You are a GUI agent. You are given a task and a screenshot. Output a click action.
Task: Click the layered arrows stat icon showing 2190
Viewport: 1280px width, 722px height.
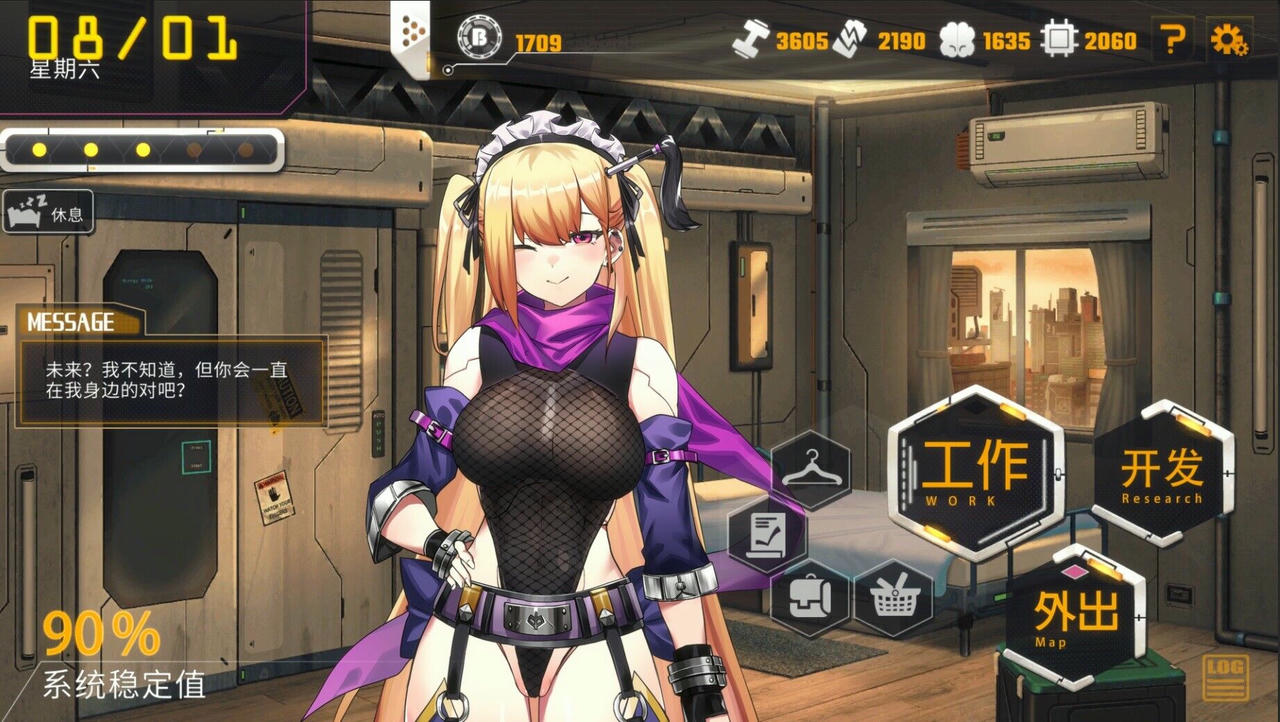pyautogui.click(x=851, y=40)
